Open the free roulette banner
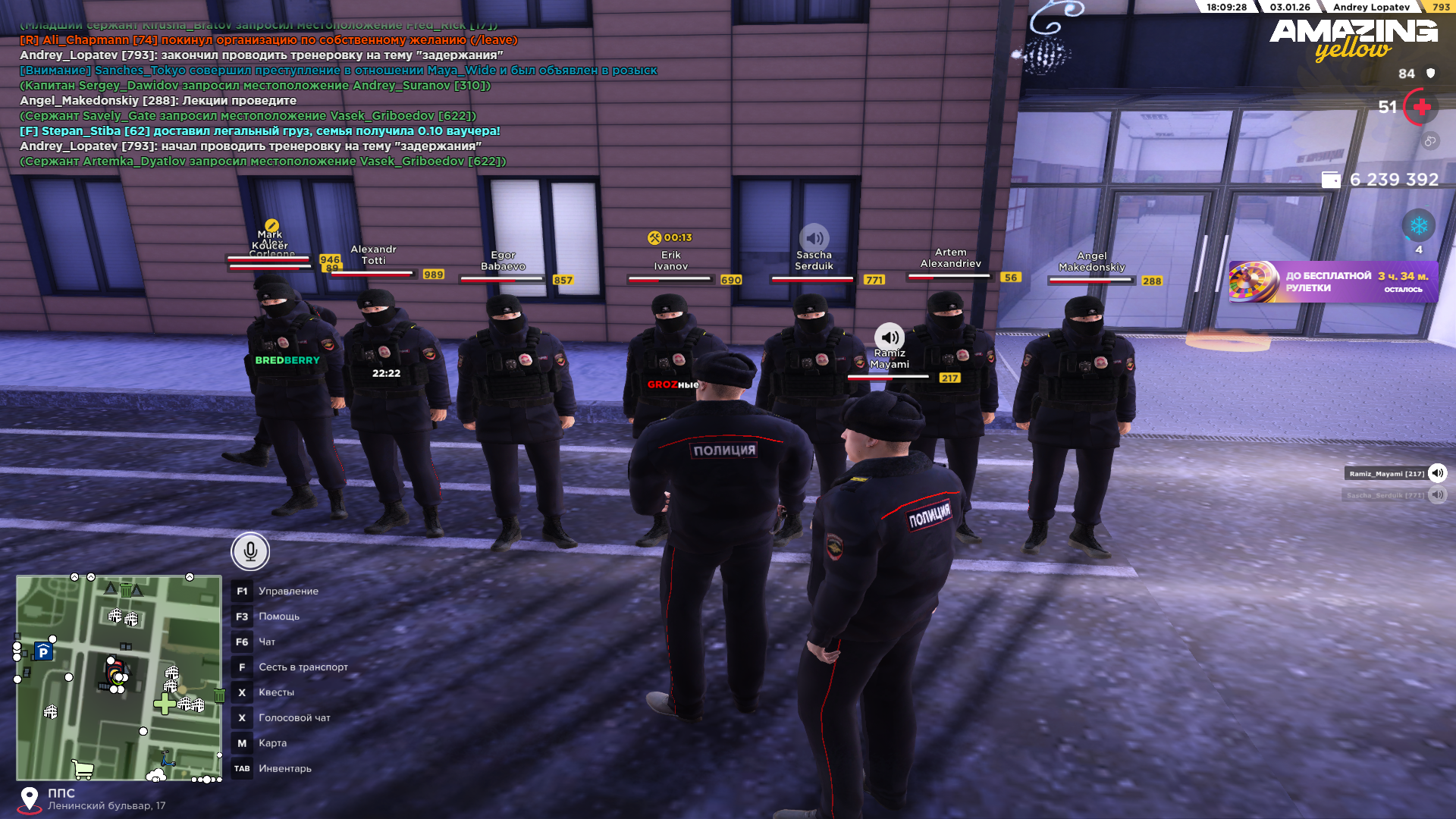This screenshot has height=819, width=1456. [x=1333, y=282]
